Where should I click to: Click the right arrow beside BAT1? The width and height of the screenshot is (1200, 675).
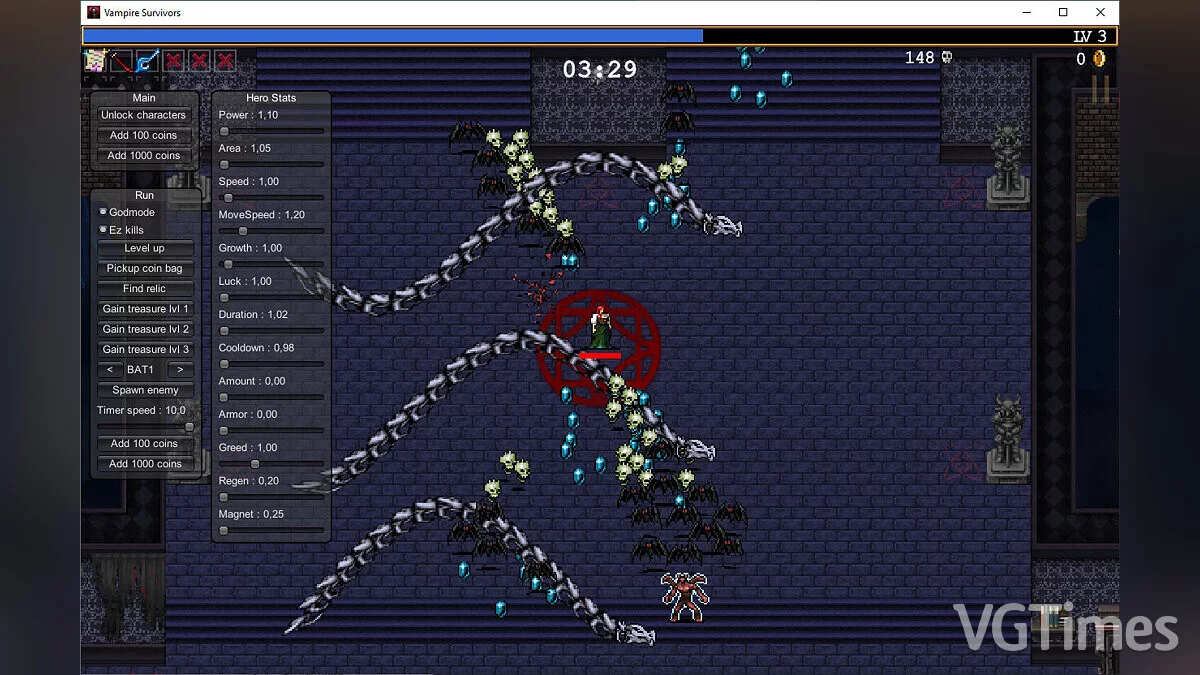point(180,370)
